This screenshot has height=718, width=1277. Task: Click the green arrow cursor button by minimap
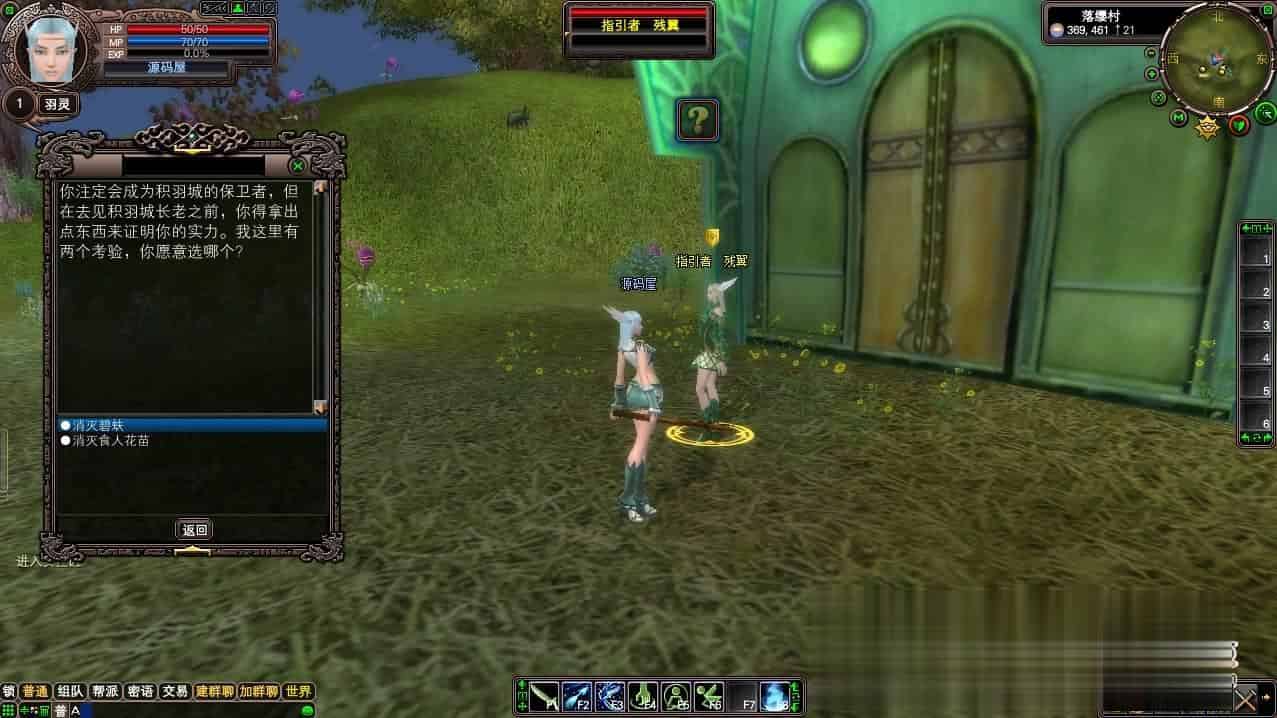(x=1263, y=115)
